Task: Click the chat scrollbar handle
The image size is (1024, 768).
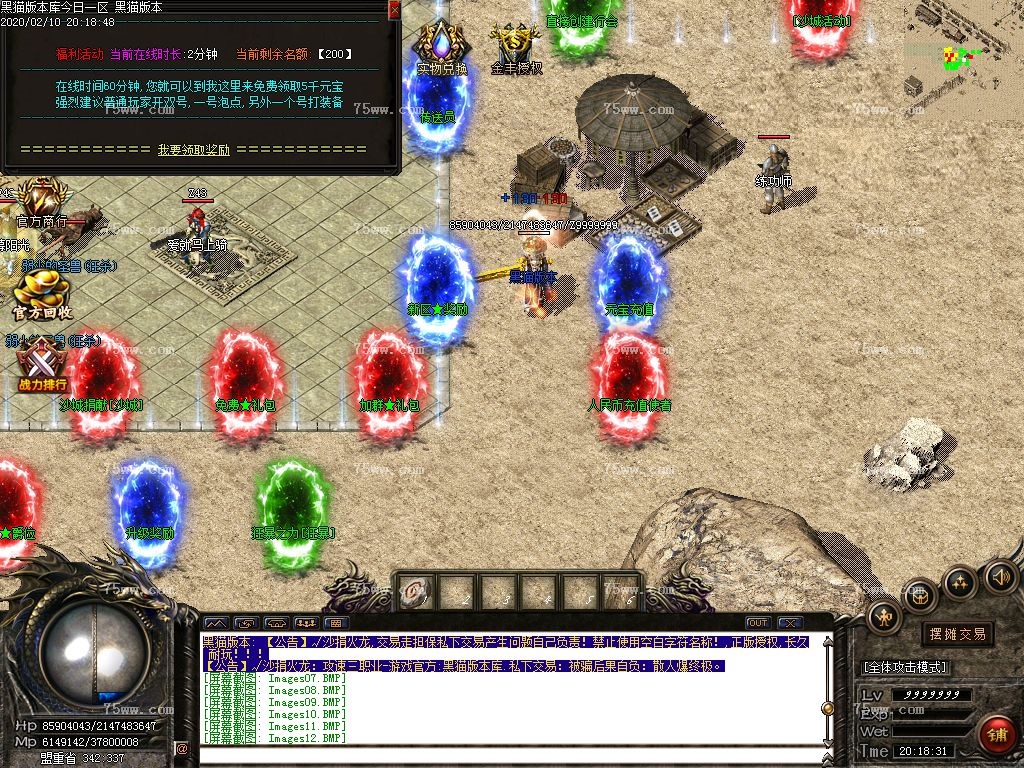Action: (x=827, y=708)
